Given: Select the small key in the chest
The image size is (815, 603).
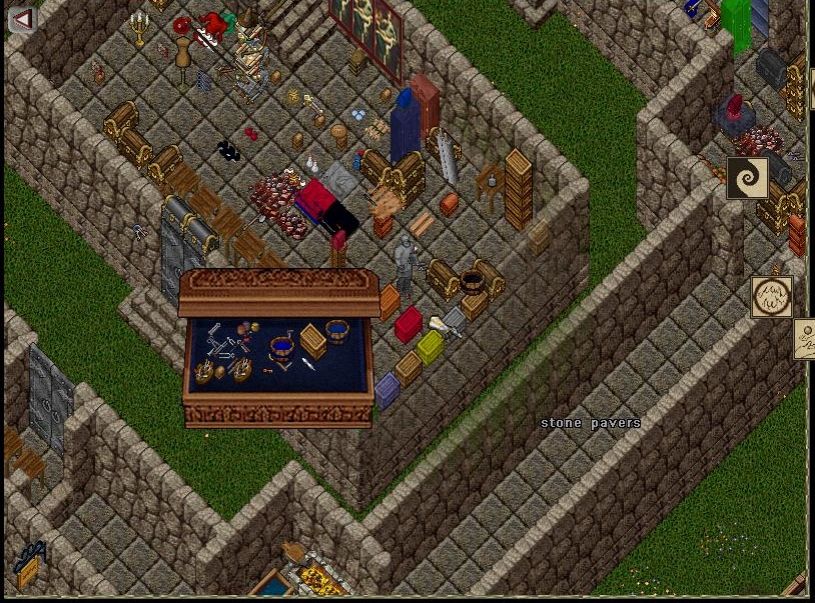Looking at the screenshot, I should [x=268, y=371].
